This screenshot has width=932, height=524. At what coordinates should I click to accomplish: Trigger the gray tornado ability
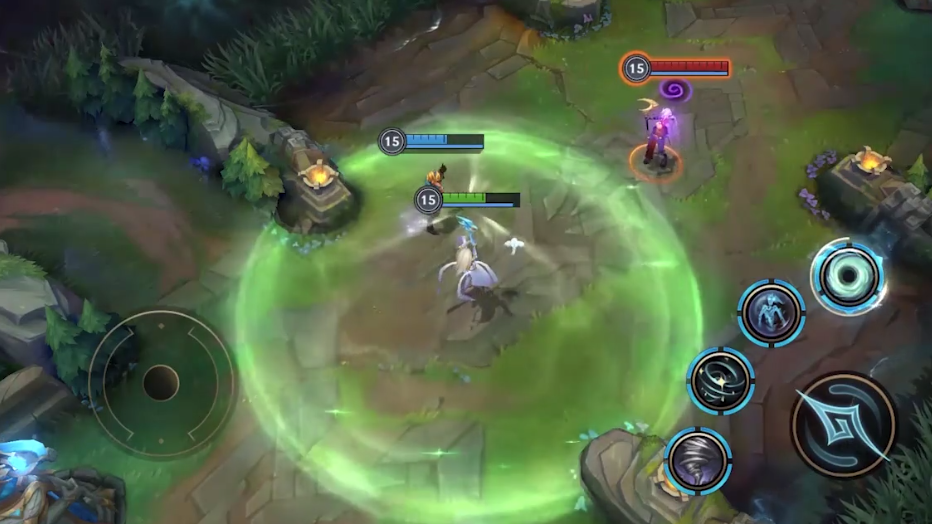tap(698, 461)
